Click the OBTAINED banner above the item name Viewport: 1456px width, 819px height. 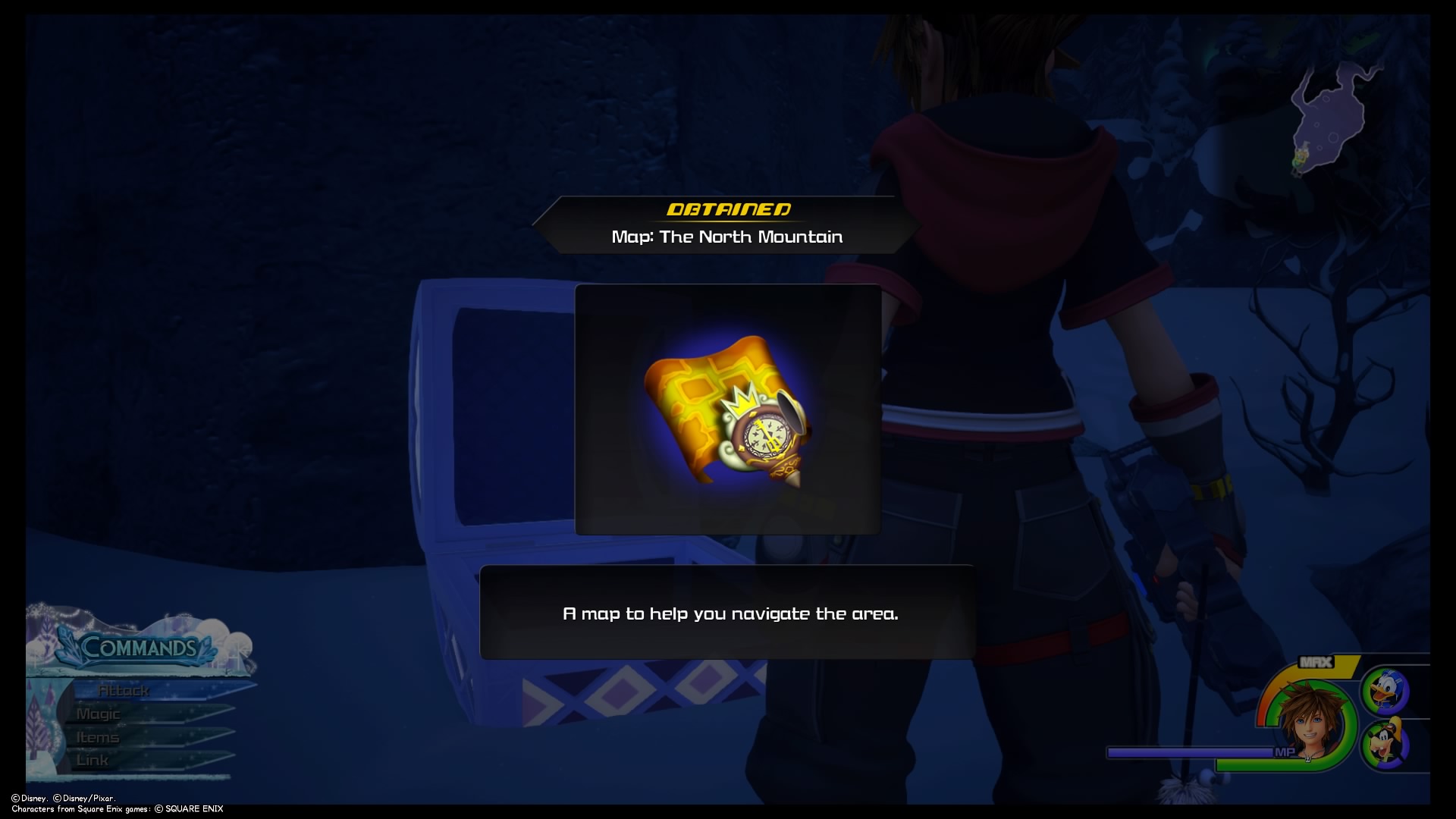730,210
